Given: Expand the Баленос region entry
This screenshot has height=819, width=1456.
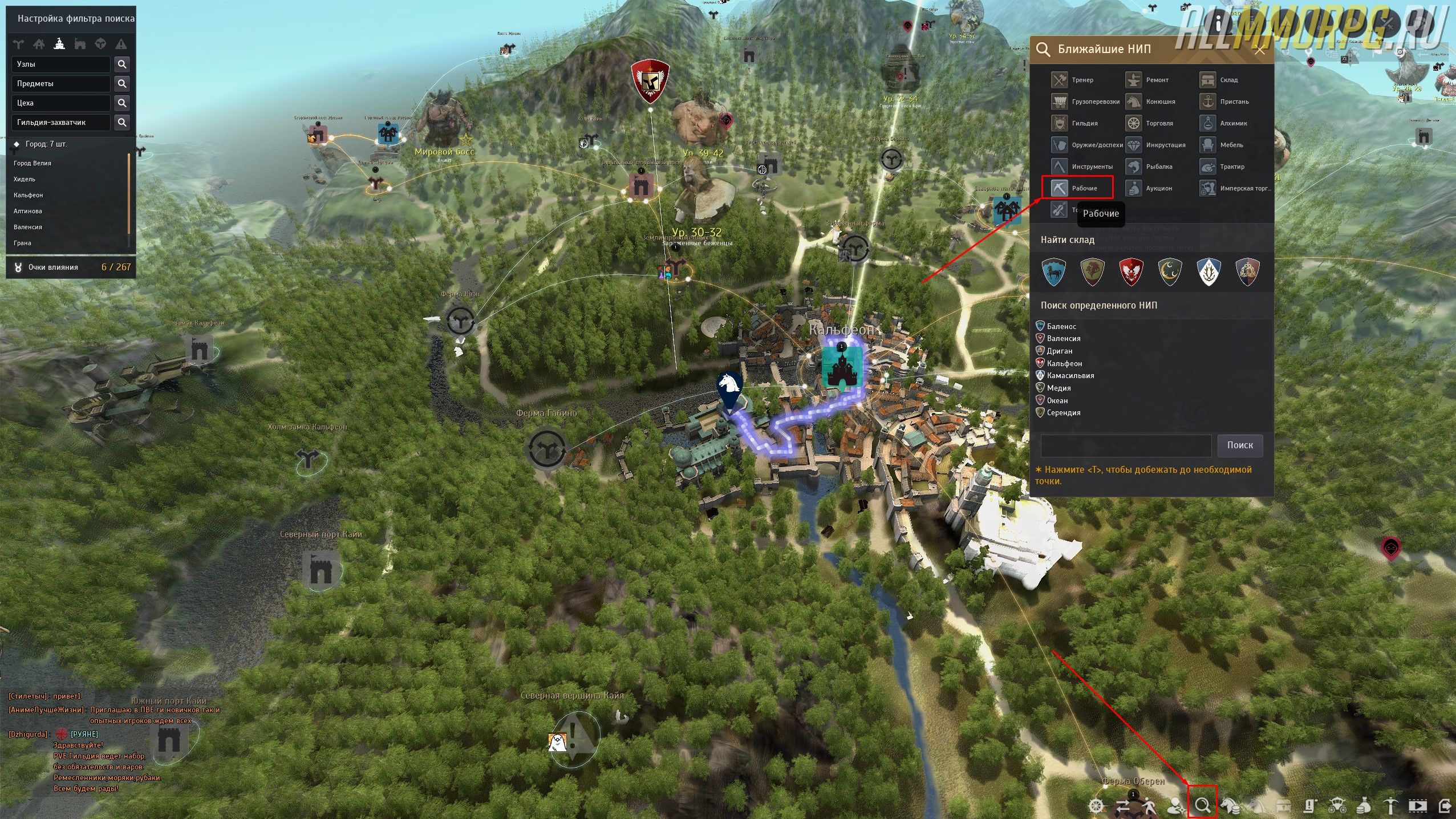Looking at the screenshot, I should tap(1061, 326).
